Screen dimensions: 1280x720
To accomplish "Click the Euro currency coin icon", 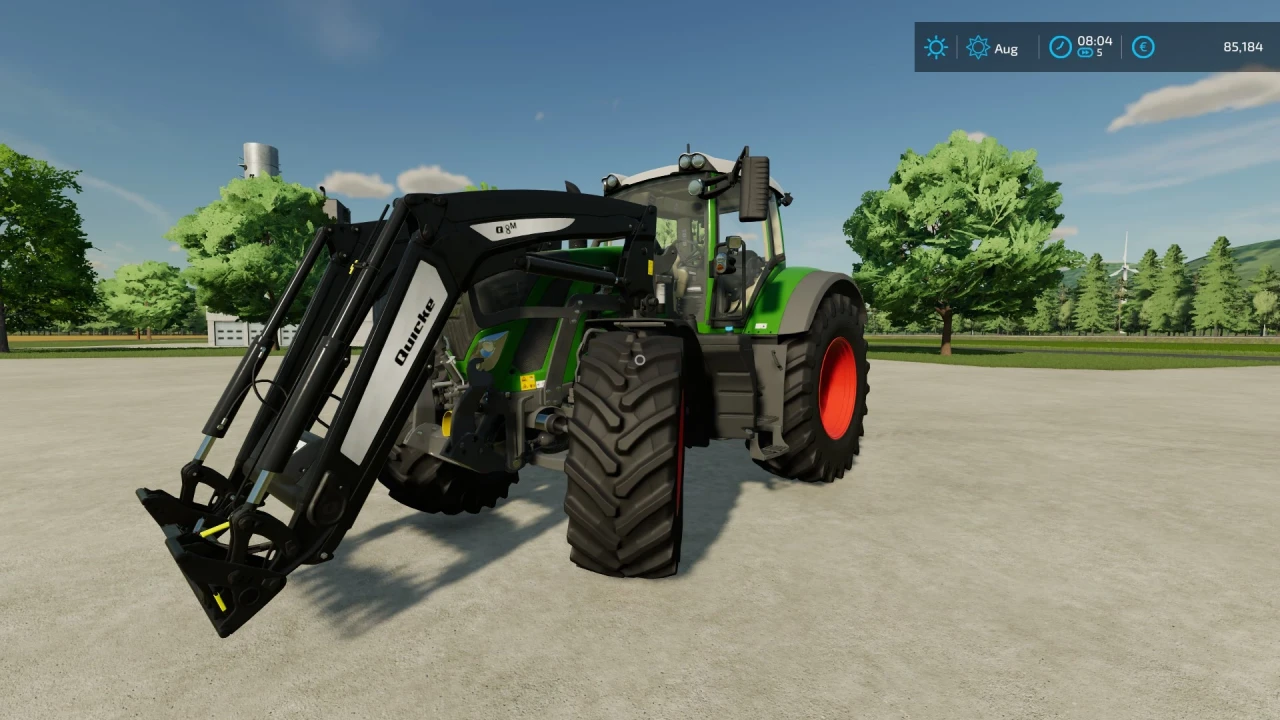I will [1143, 47].
